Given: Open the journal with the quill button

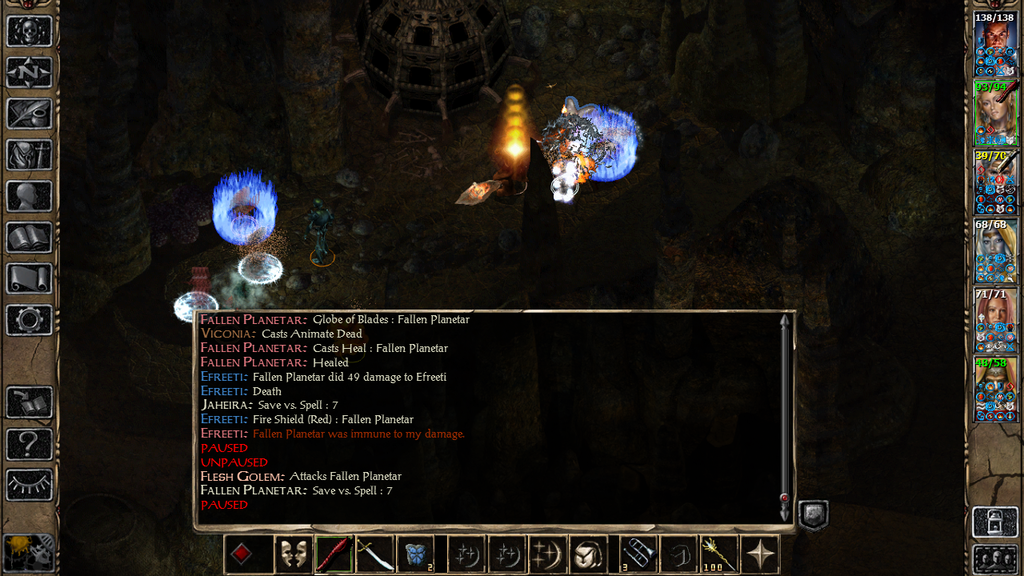Looking at the screenshot, I should [x=29, y=113].
